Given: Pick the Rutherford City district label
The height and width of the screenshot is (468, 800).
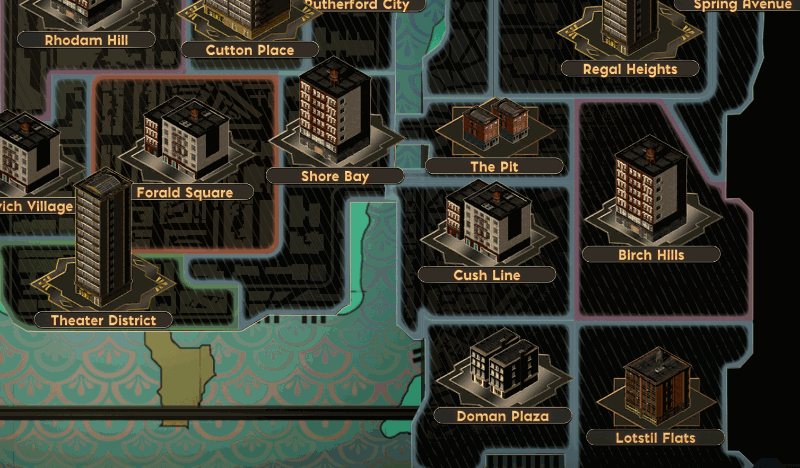Looking at the screenshot, I should [357, 5].
